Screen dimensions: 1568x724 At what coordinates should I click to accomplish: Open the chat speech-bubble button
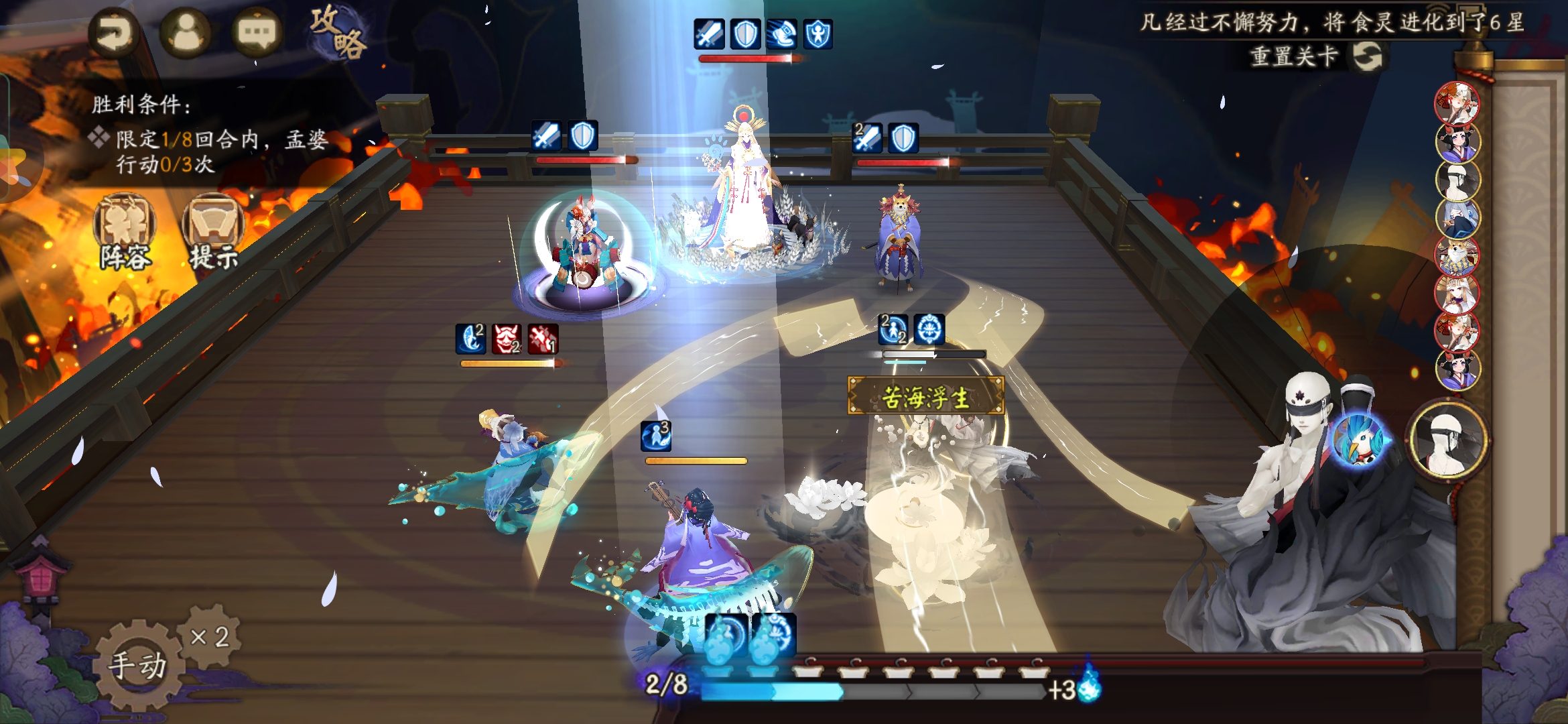click(257, 33)
